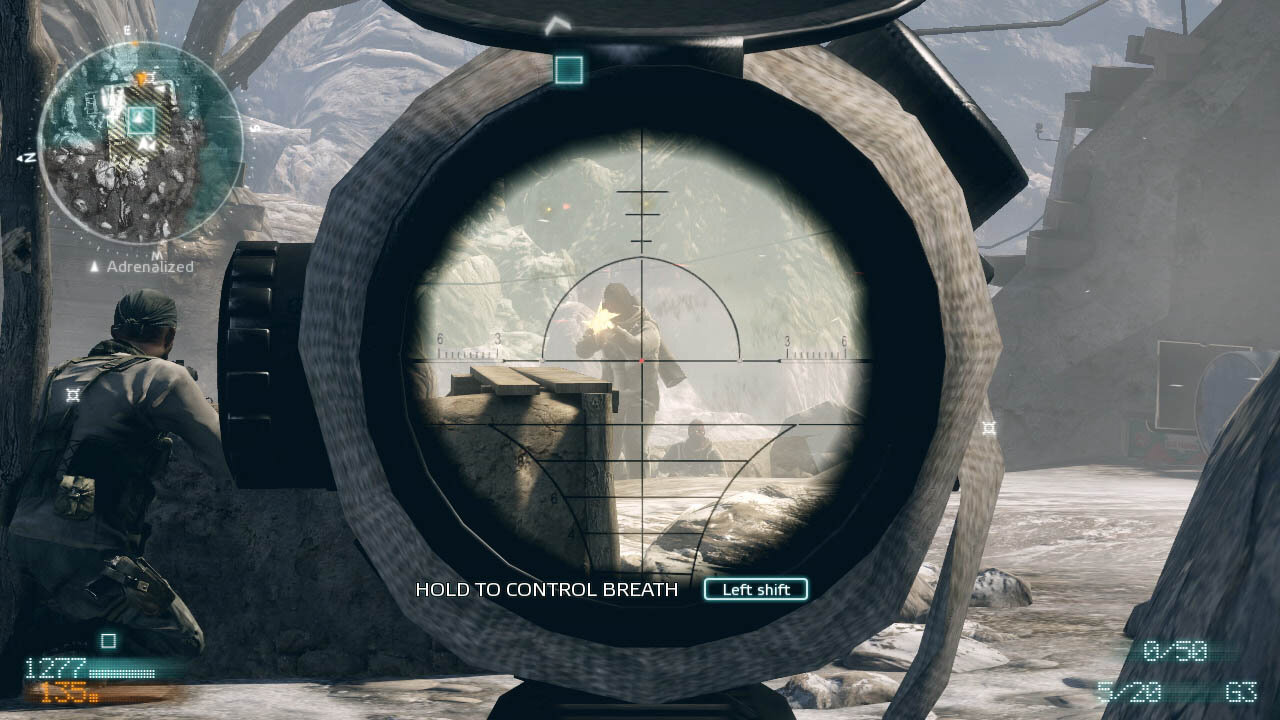Select the teal objective marker above the scope

pos(568,69)
